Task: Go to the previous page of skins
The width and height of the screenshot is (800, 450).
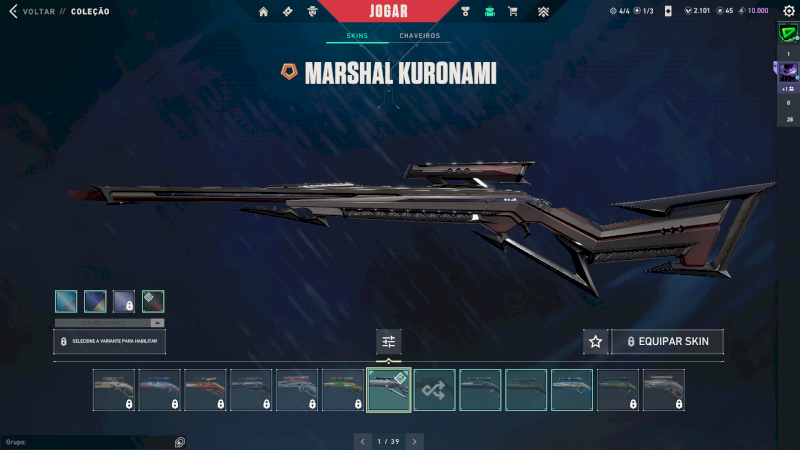Action: 363,440
